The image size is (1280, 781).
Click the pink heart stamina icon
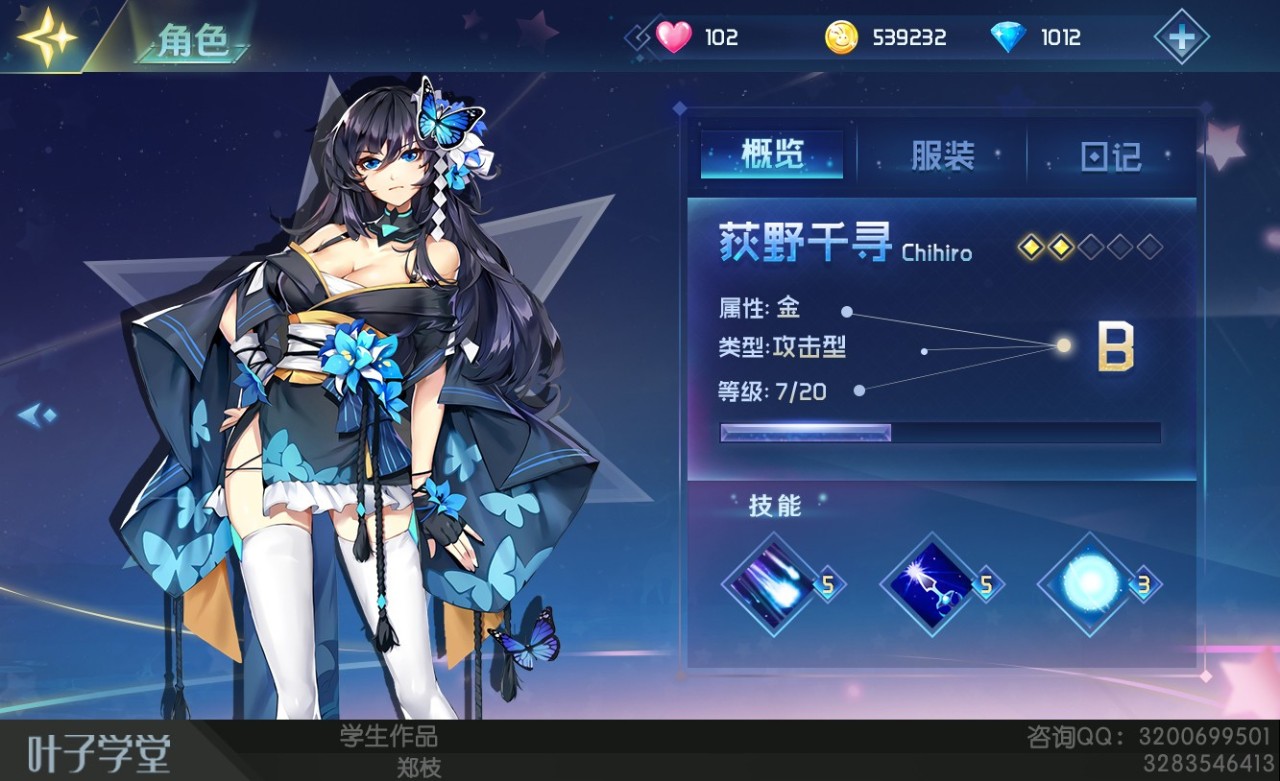pyautogui.click(x=676, y=36)
